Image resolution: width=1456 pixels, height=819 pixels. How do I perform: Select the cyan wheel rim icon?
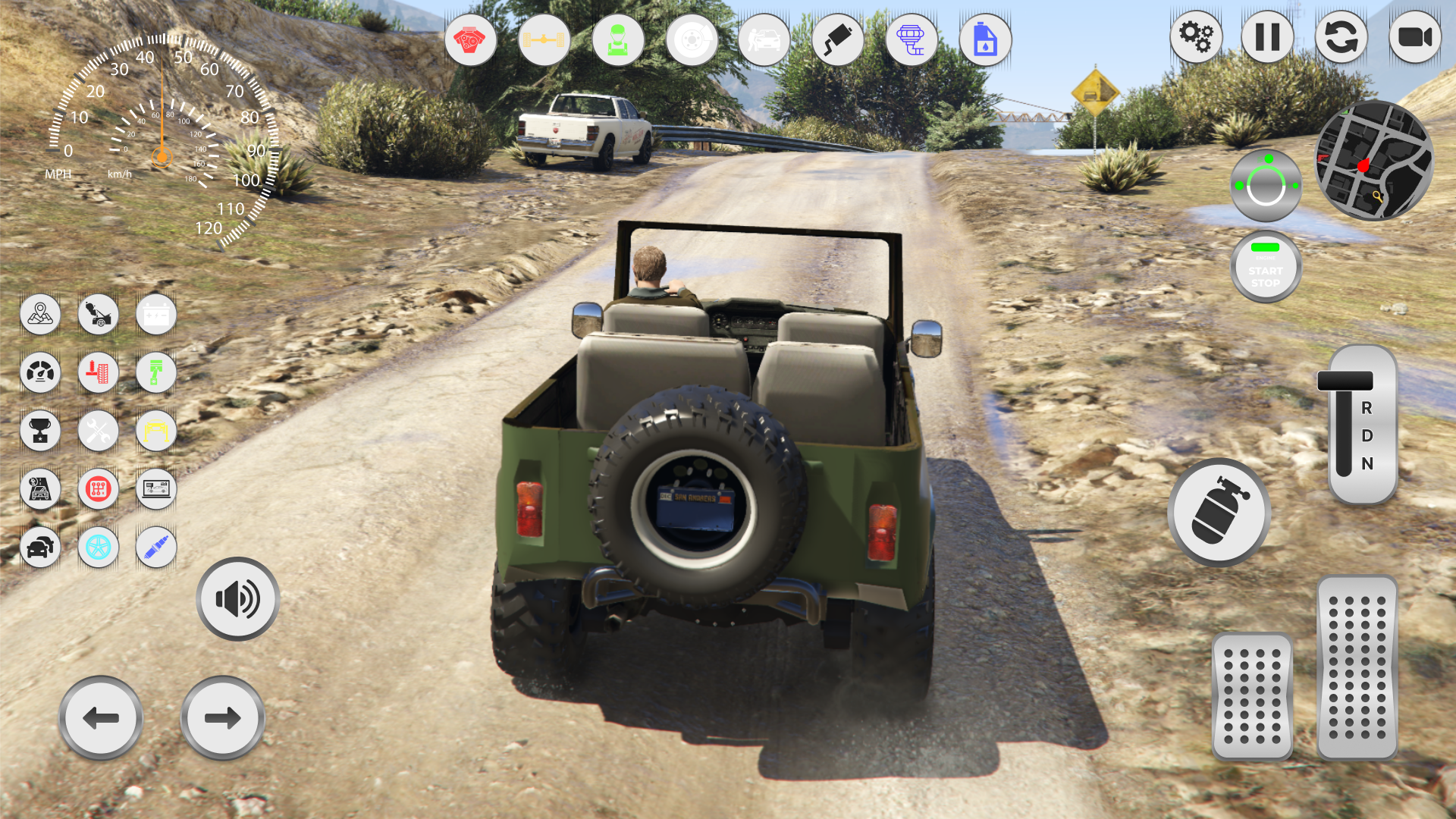98,548
